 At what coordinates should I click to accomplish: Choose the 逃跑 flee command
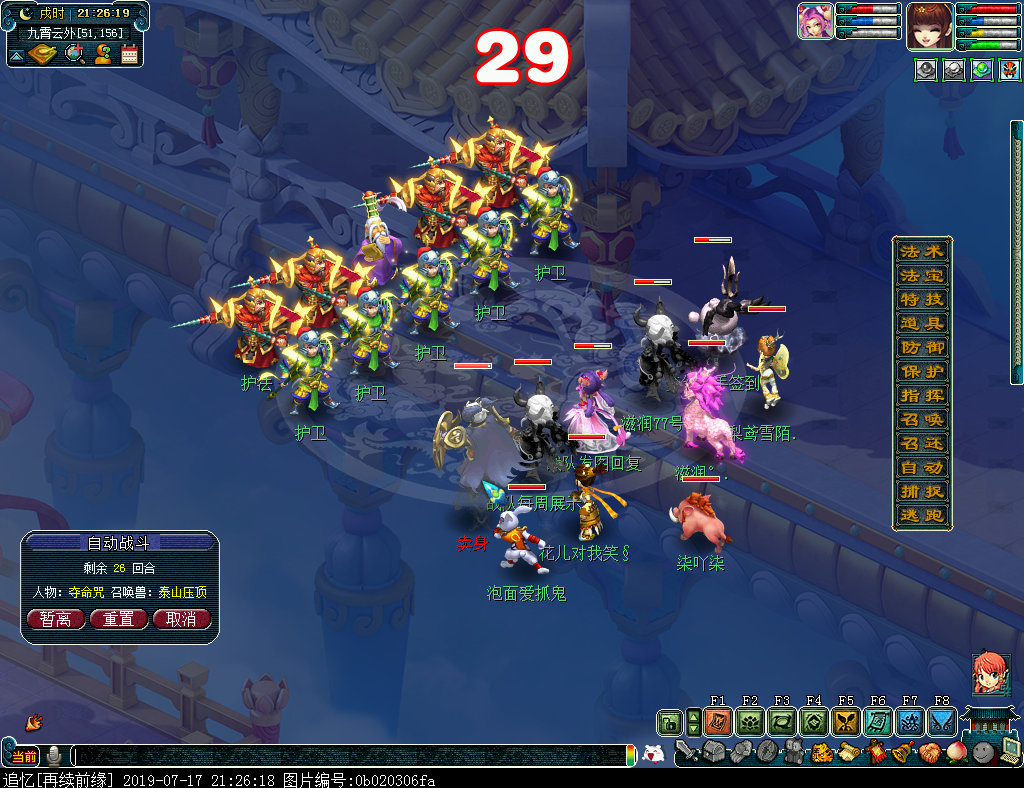(x=921, y=516)
